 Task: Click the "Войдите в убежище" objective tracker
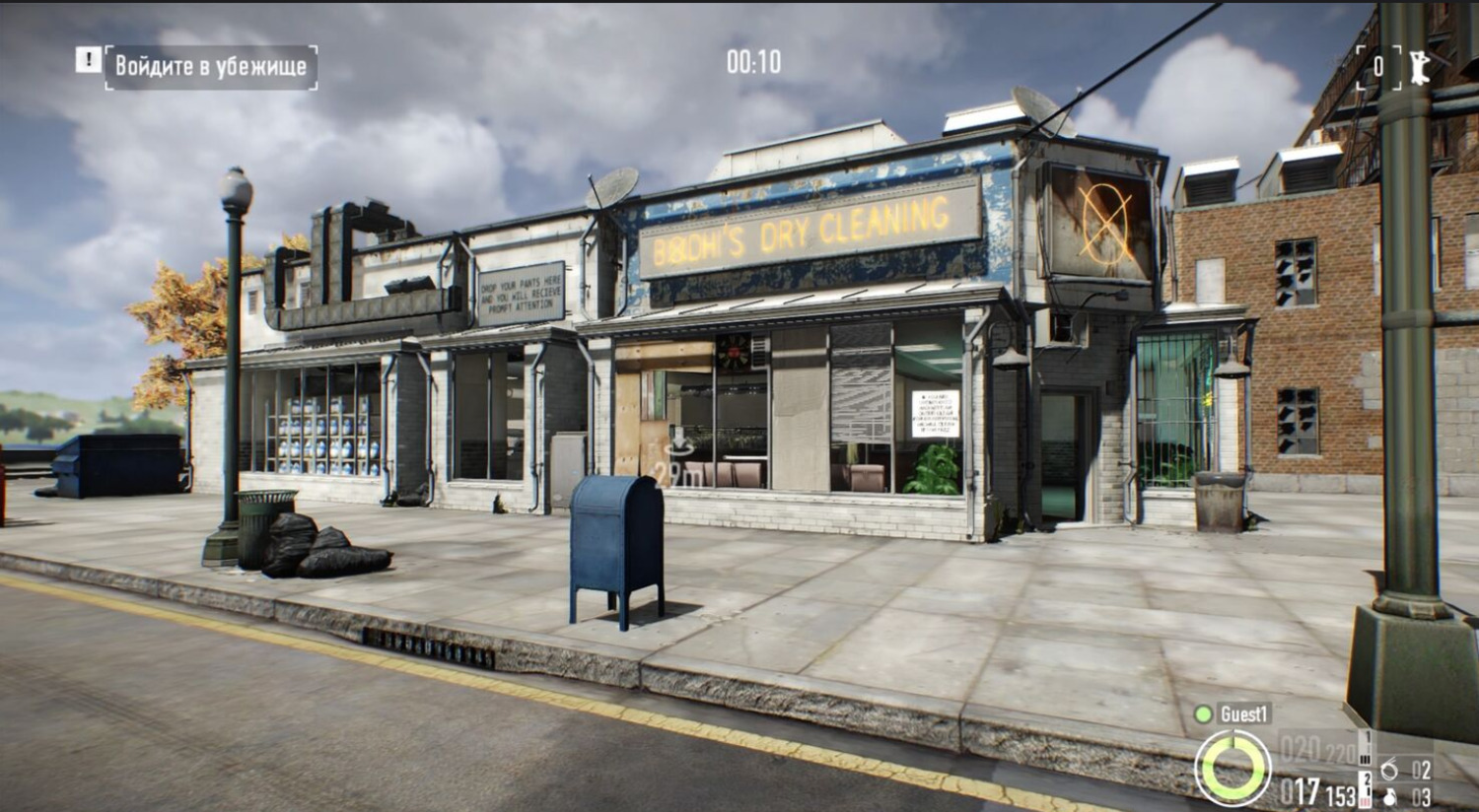[x=211, y=67]
